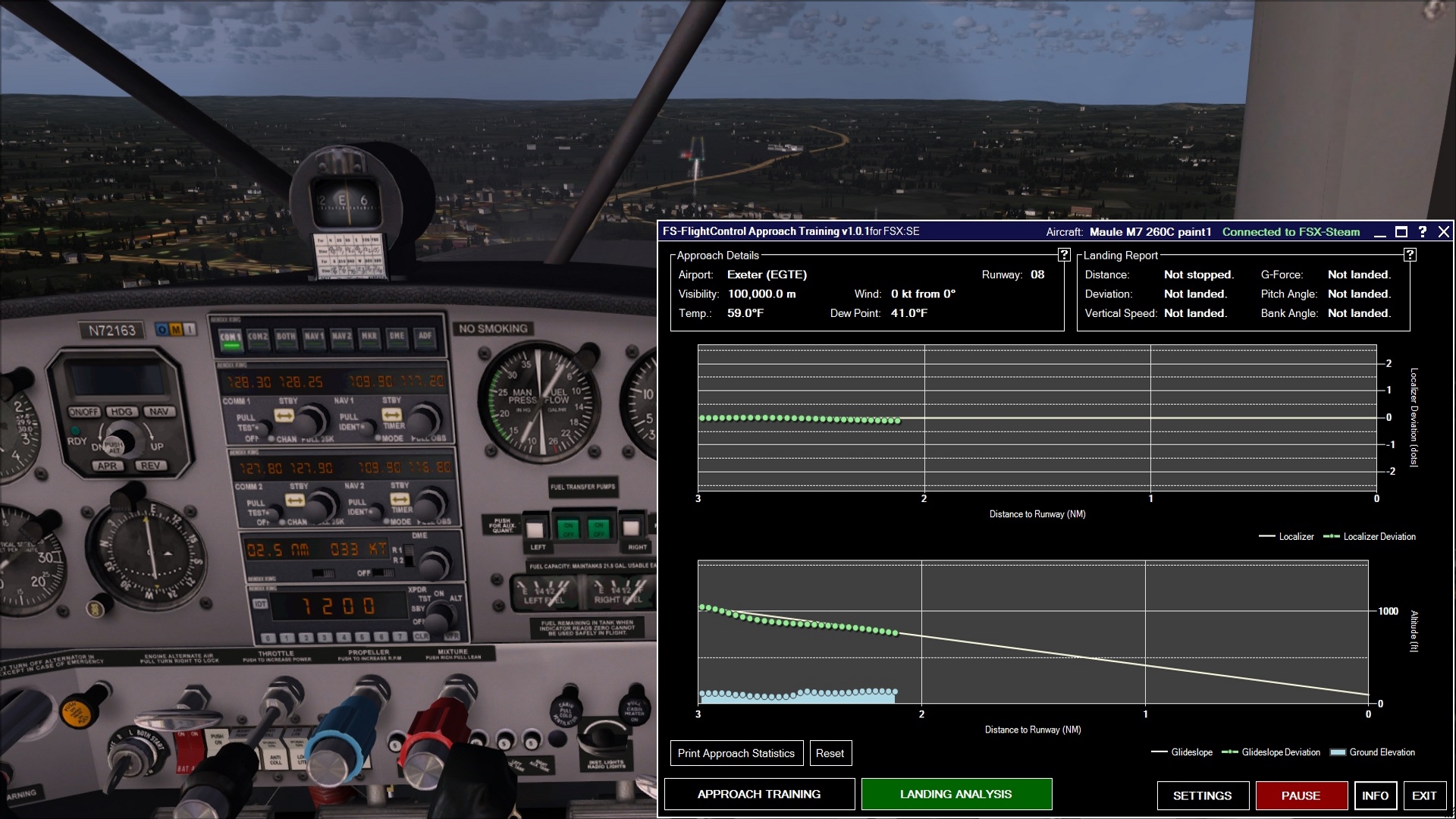Flip the right fuel transfer pump switch

tap(598, 529)
